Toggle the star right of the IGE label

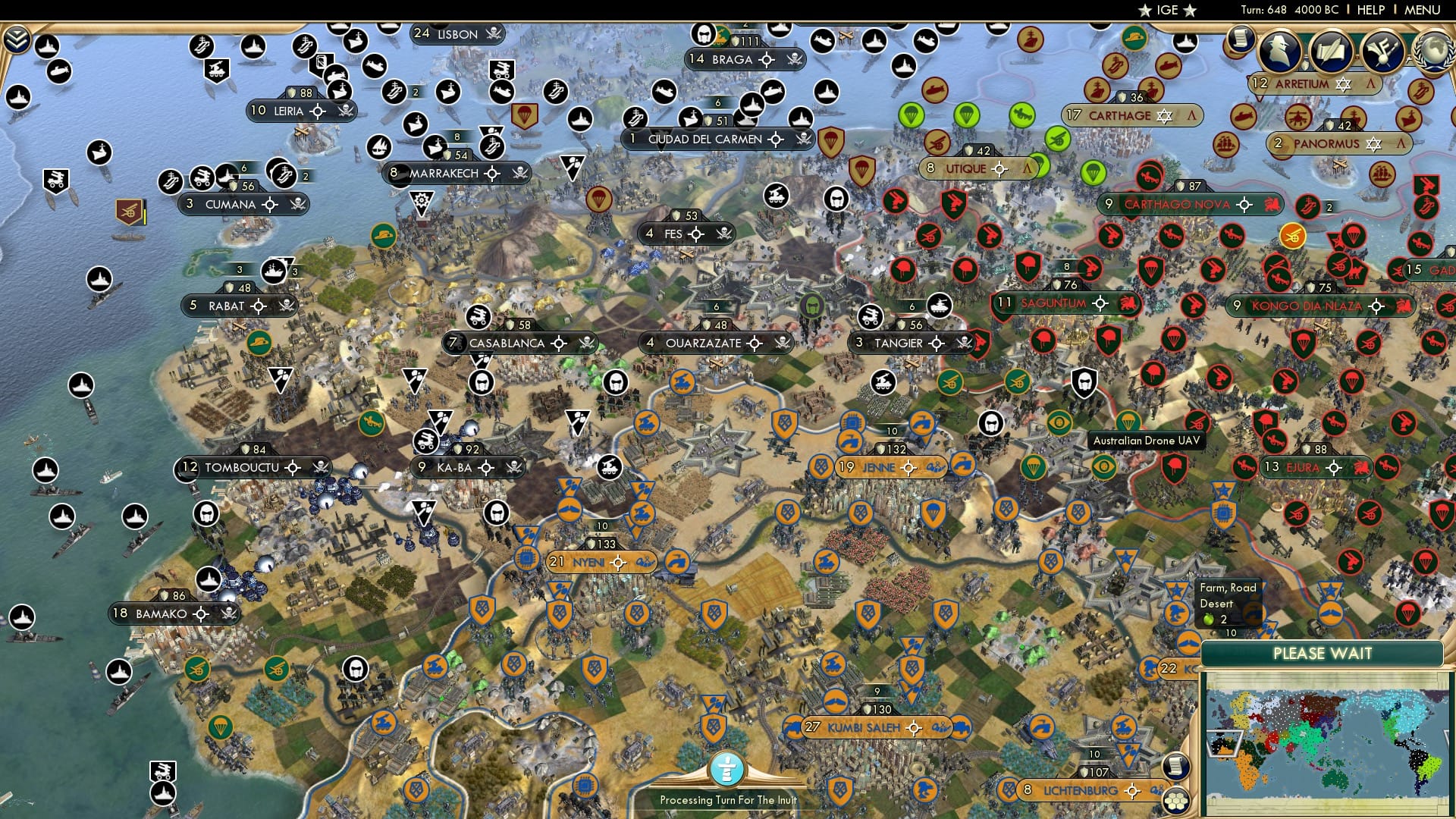tap(1188, 10)
